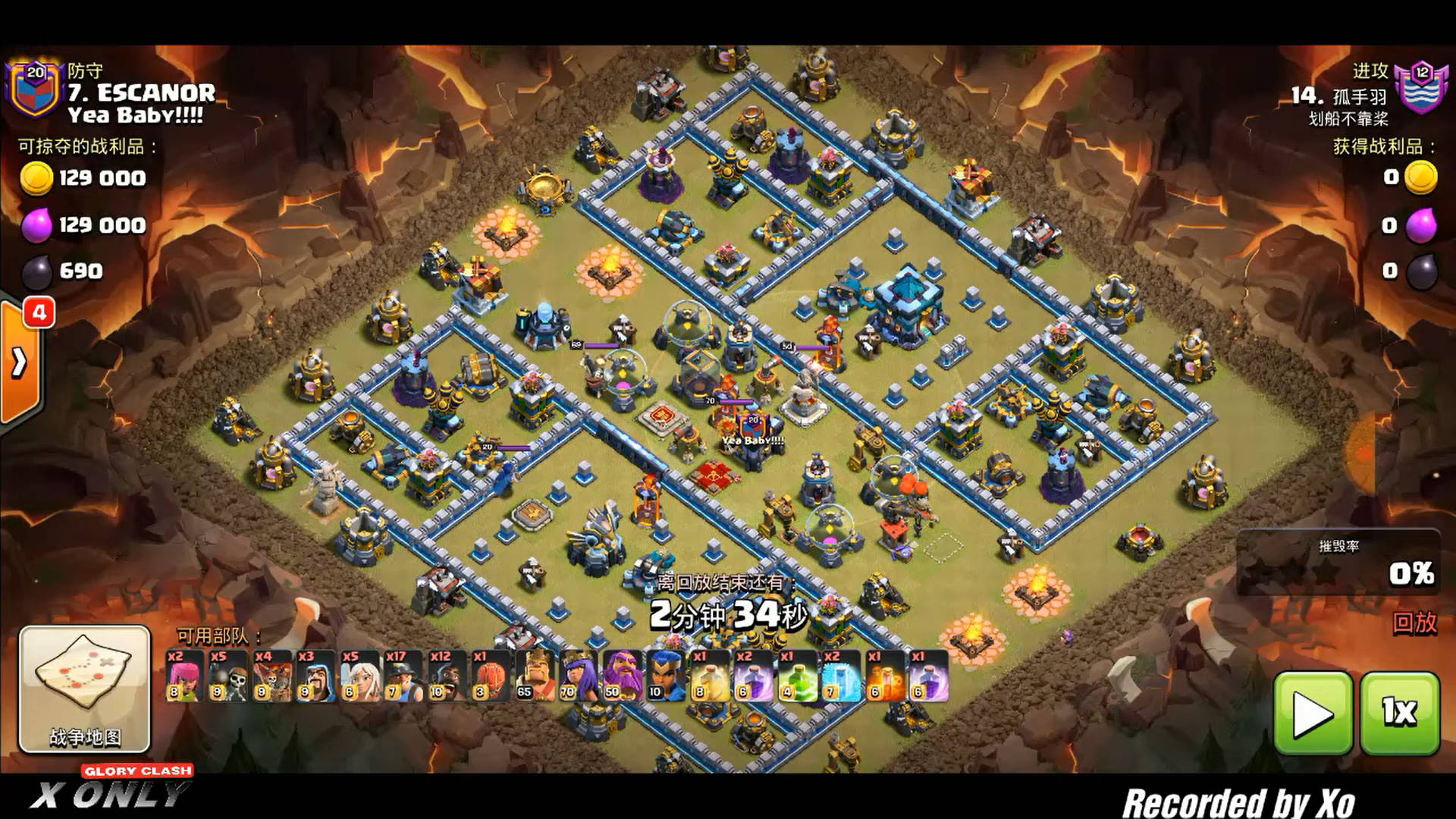Image resolution: width=1456 pixels, height=819 pixels.
Task: Pick the Grand Warden hero
Action: [x=623, y=675]
